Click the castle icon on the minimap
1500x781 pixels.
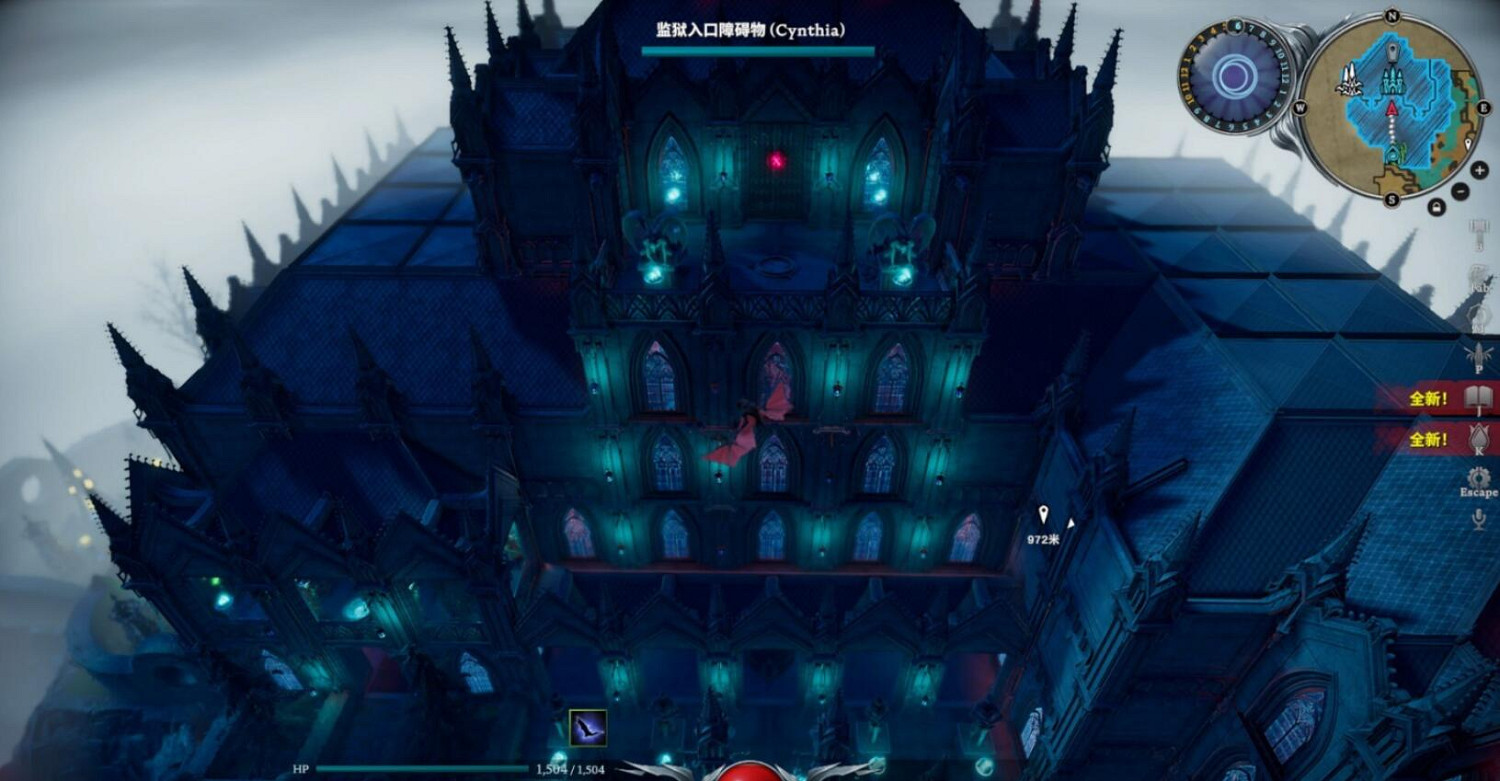pyautogui.click(x=1393, y=80)
